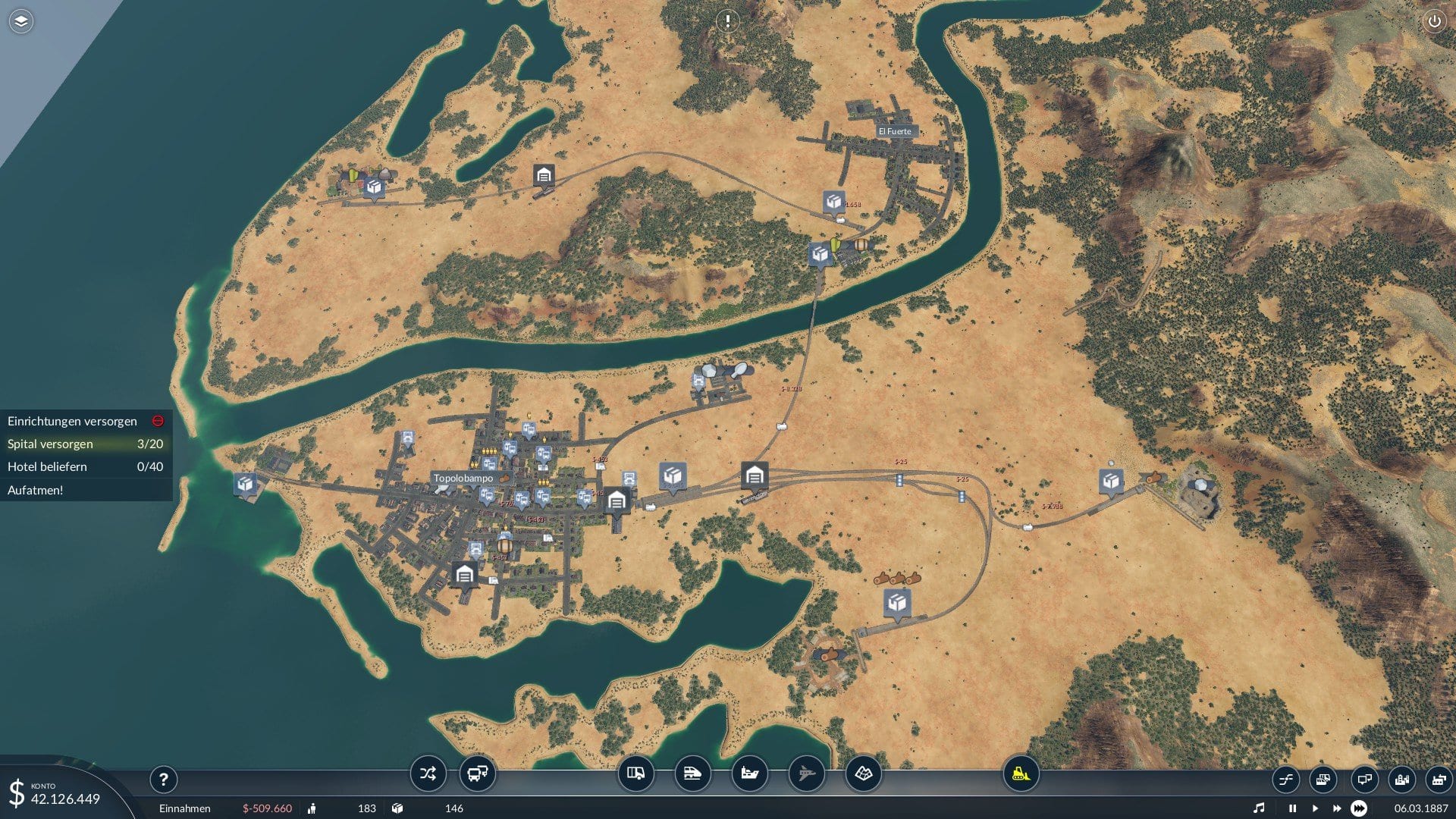Open the airplane construction menu
1456x819 pixels.
tap(806, 773)
